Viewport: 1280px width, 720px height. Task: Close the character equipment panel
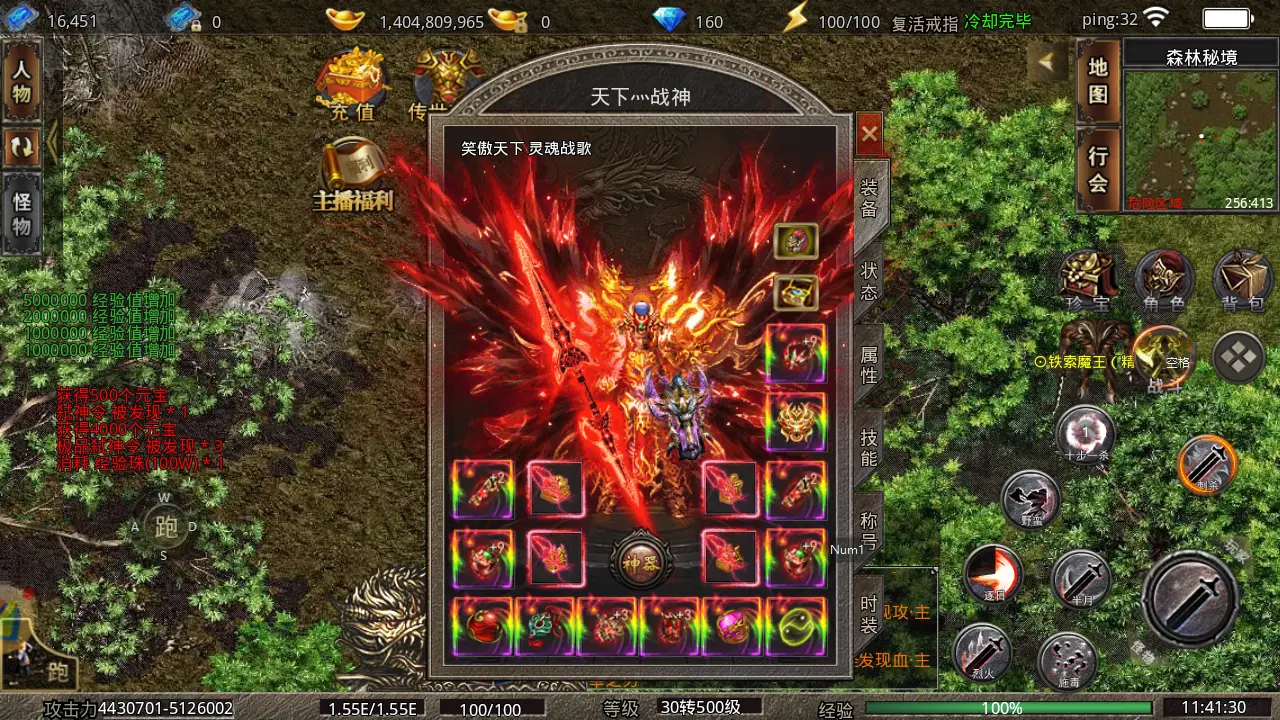[869, 133]
